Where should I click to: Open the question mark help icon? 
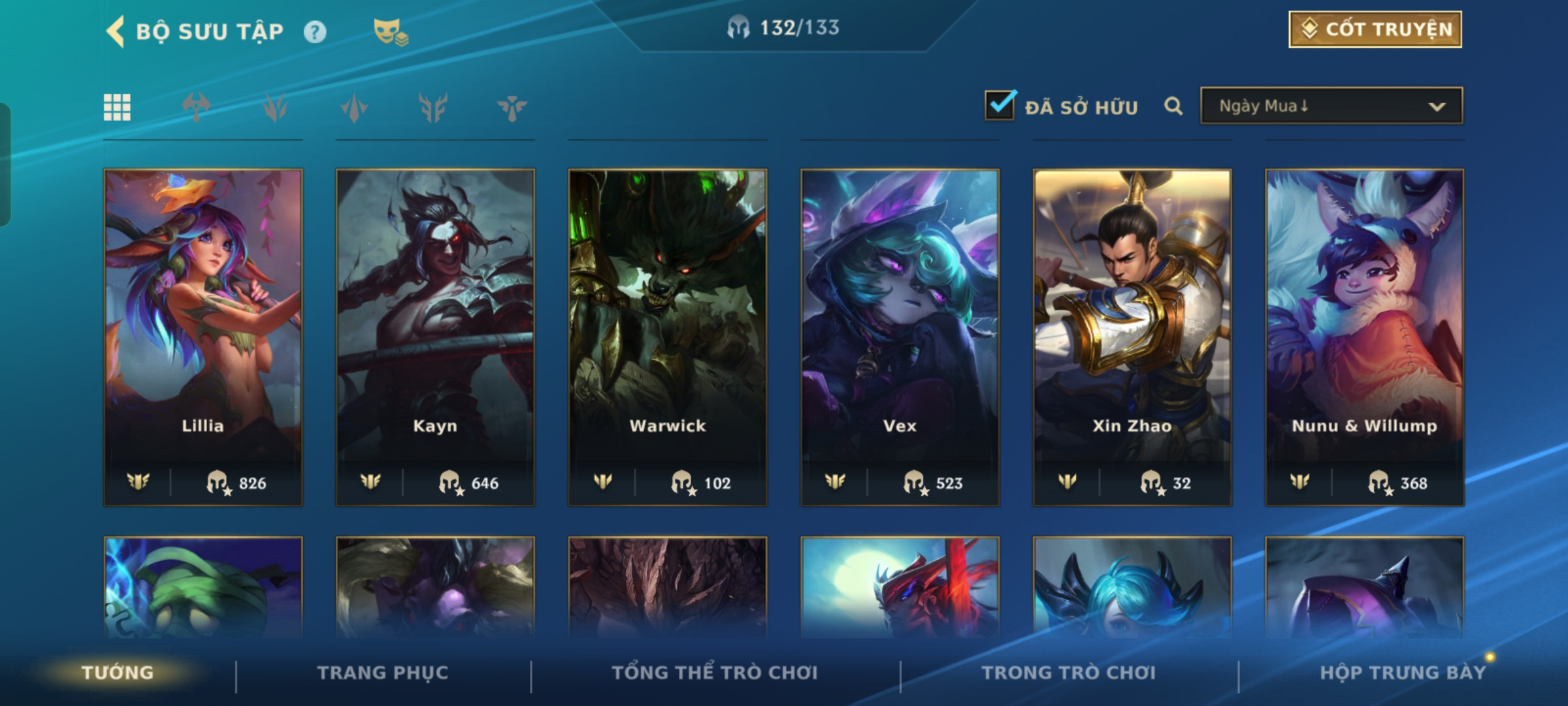tap(315, 31)
